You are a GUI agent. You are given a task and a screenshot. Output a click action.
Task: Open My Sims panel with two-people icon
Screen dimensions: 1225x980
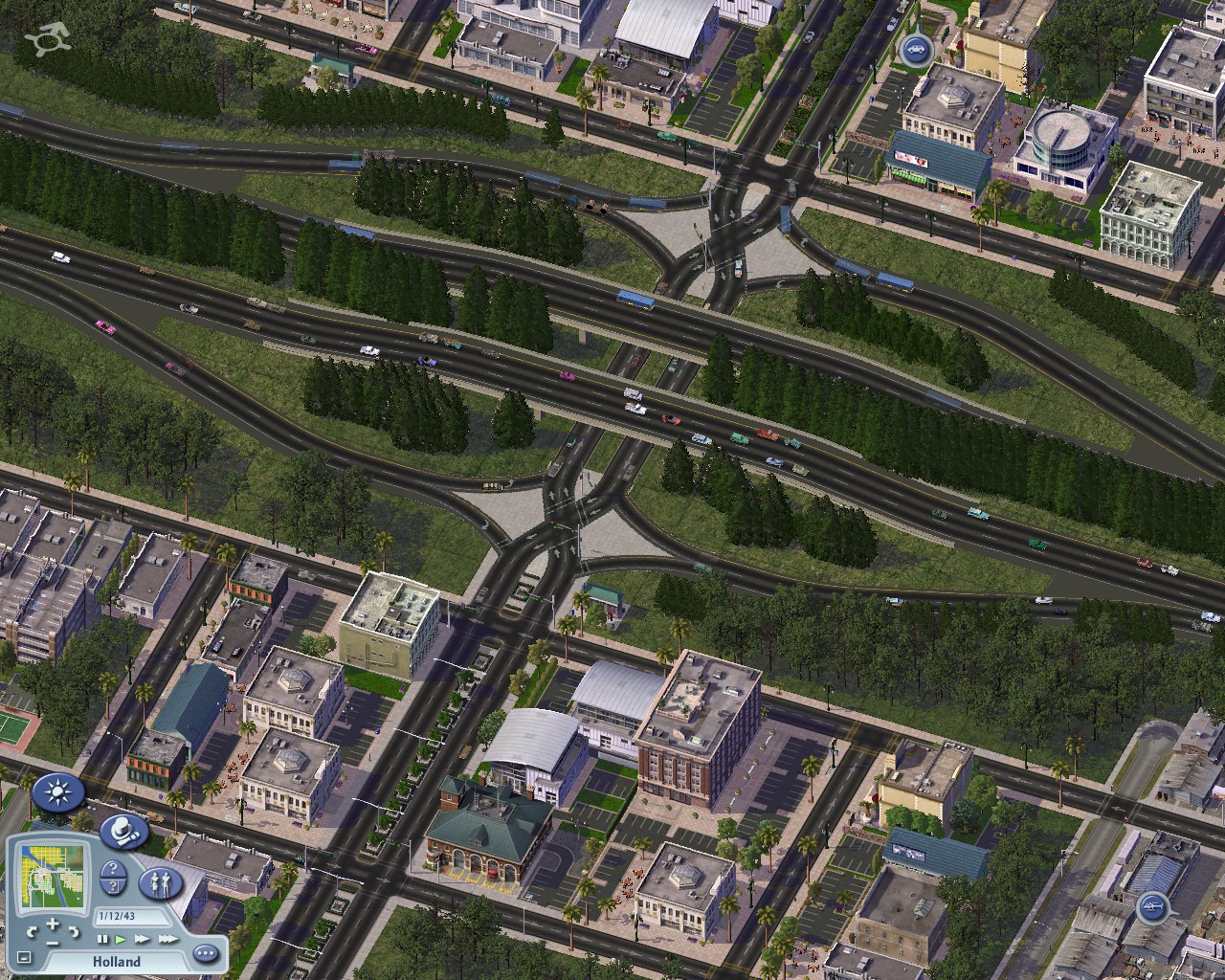[x=161, y=883]
